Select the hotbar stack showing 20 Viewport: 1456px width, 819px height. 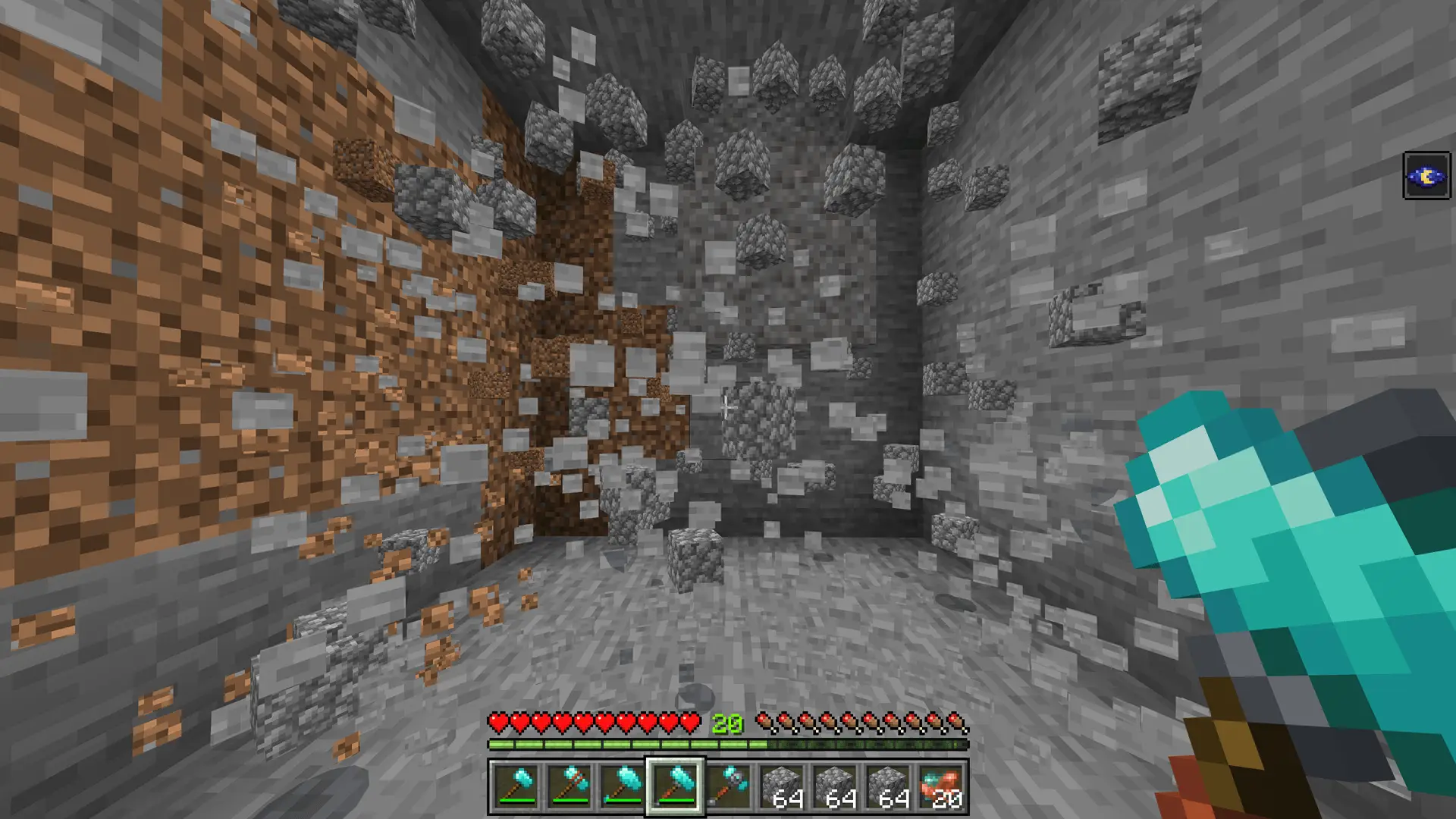pos(940,786)
